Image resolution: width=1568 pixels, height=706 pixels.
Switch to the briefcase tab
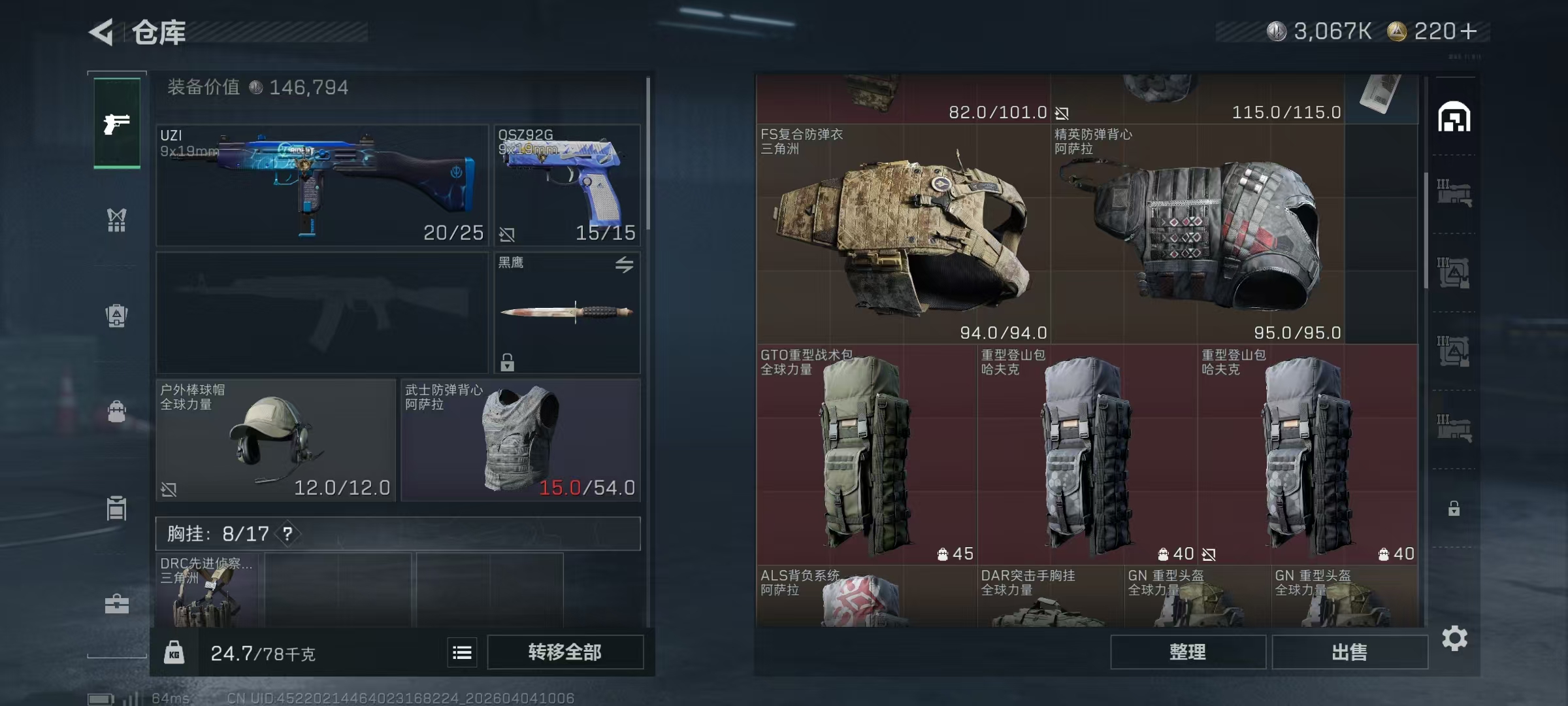point(117,603)
